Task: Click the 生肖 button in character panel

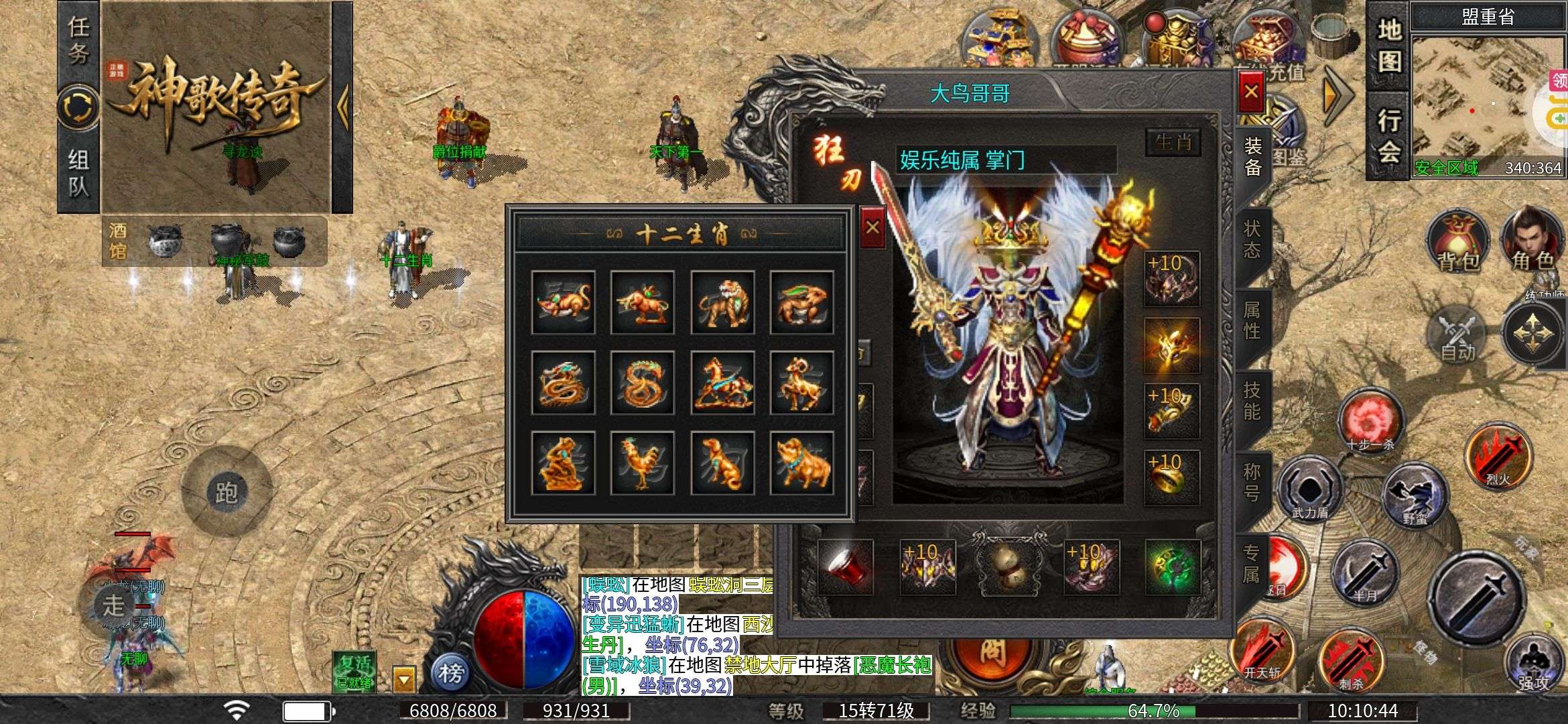Action: (x=1173, y=142)
